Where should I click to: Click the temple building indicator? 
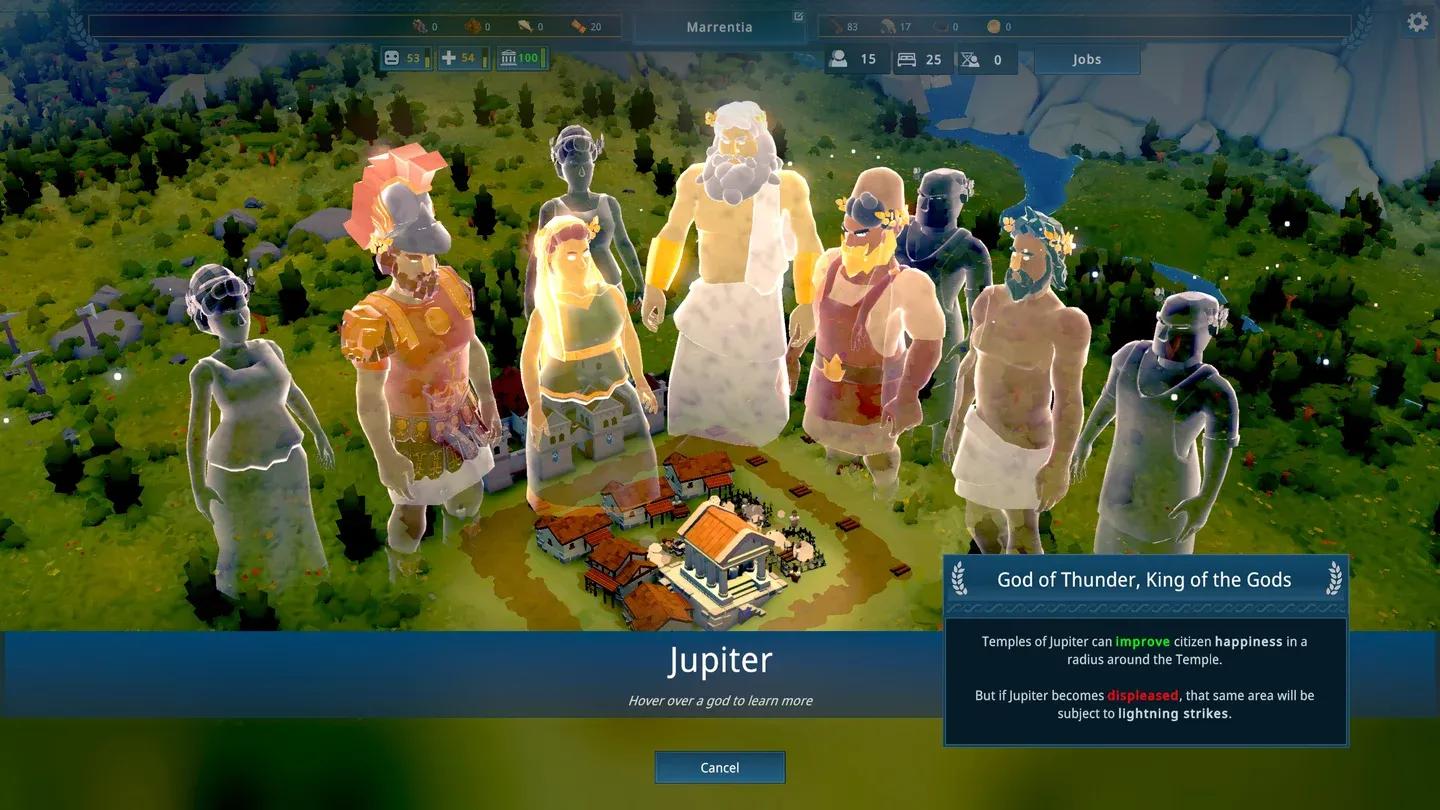pos(509,58)
